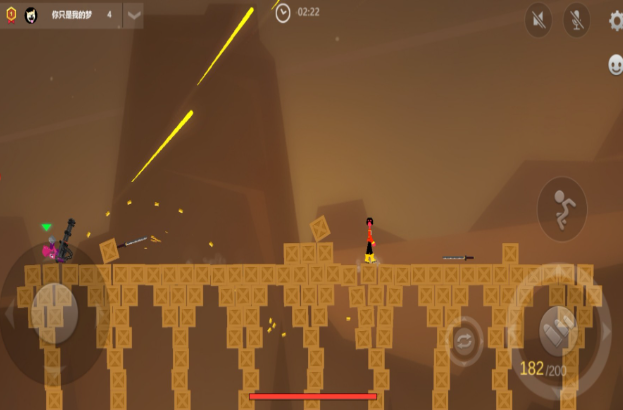
Task: Expand the player list dropdown arrow
Action: (x=133, y=15)
